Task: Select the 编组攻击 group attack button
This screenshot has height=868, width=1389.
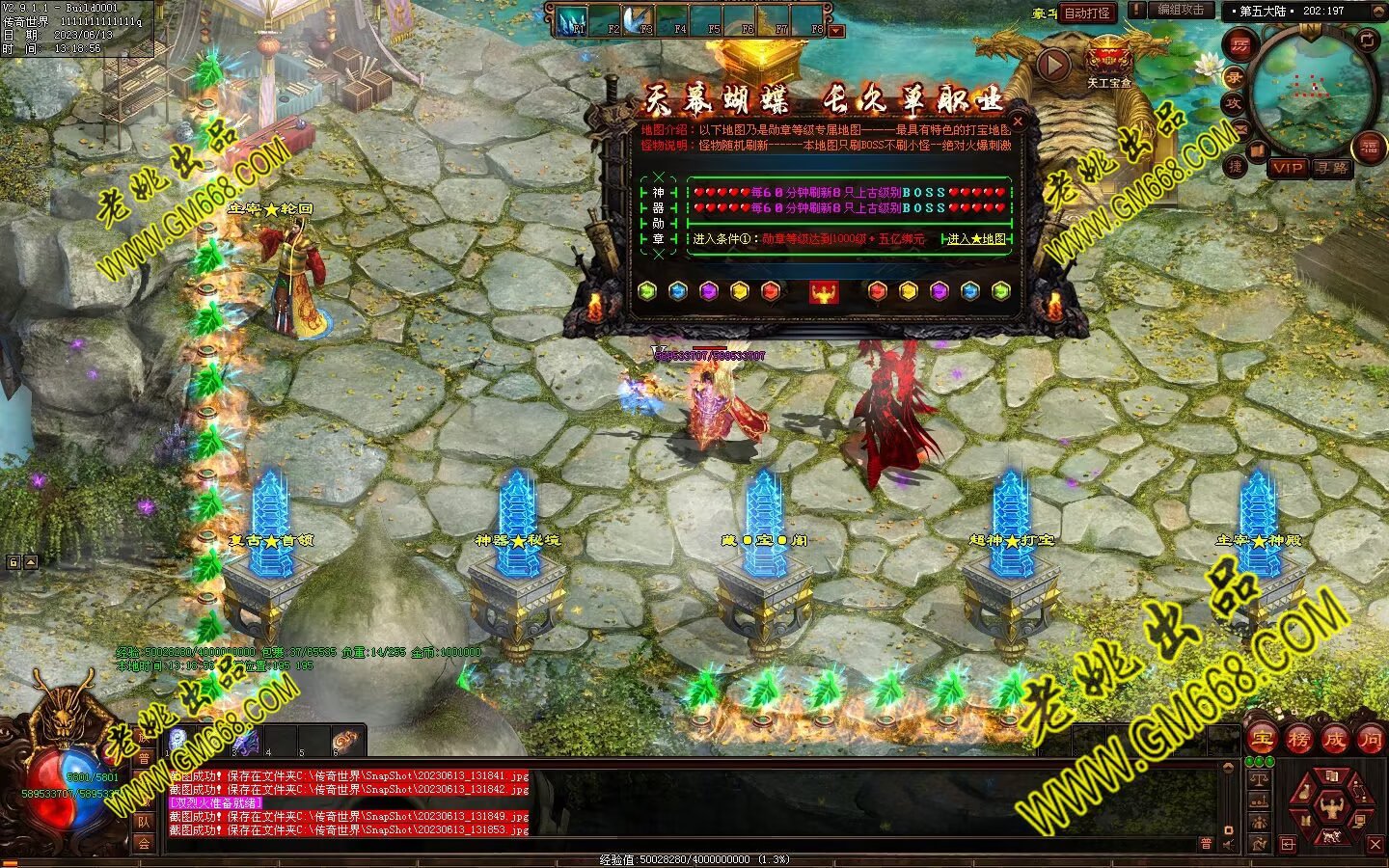Action: click(x=1181, y=10)
